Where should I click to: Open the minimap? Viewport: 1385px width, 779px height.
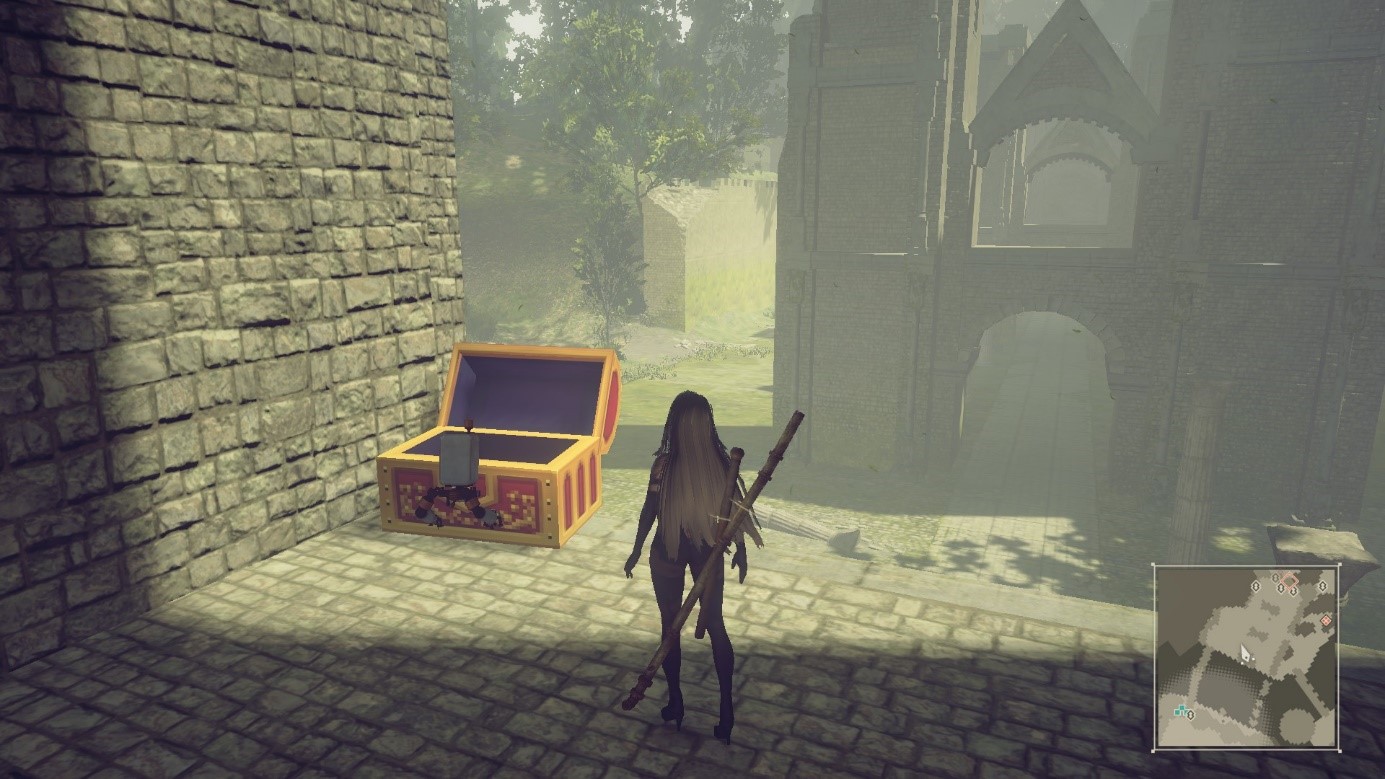1246,656
